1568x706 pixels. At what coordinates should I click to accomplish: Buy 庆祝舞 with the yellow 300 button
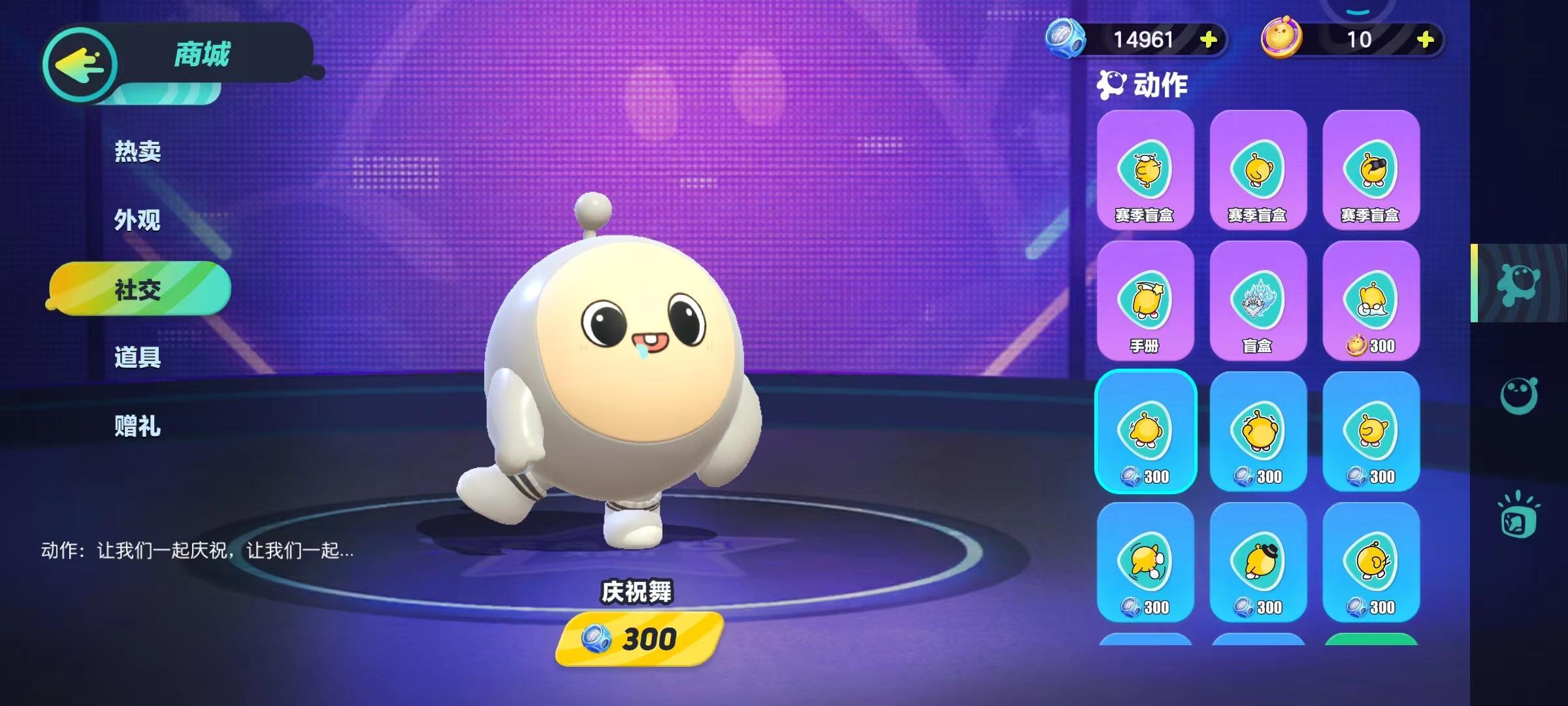tap(639, 639)
